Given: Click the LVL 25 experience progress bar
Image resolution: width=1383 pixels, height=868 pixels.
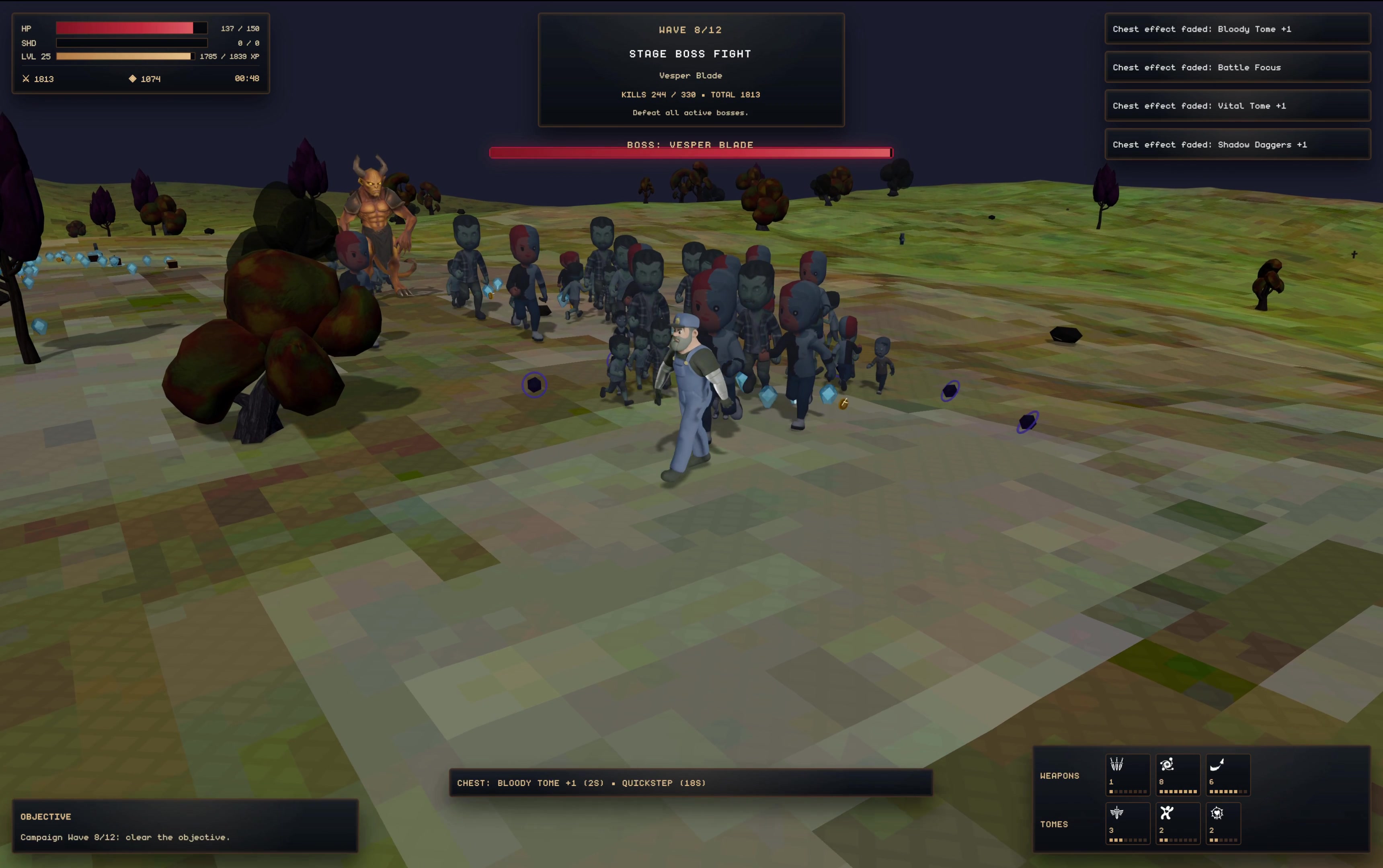Looking at the screenshot, I should [x=124, y=56].
